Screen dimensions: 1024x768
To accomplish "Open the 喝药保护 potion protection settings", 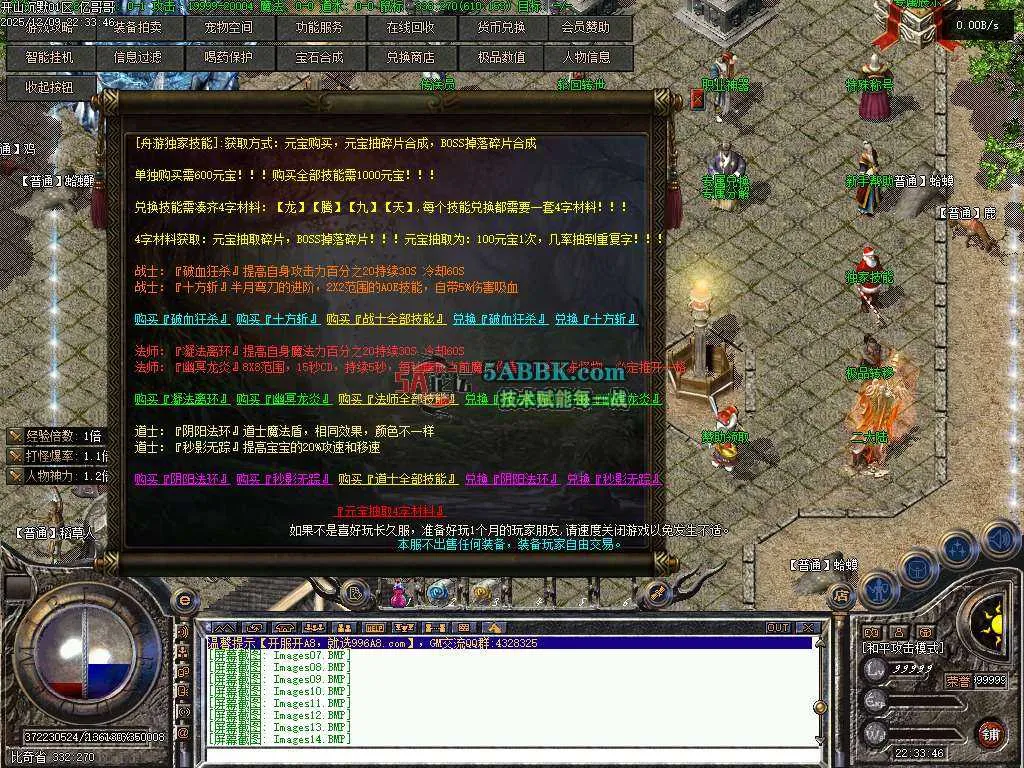I will [x=228, y=57].
